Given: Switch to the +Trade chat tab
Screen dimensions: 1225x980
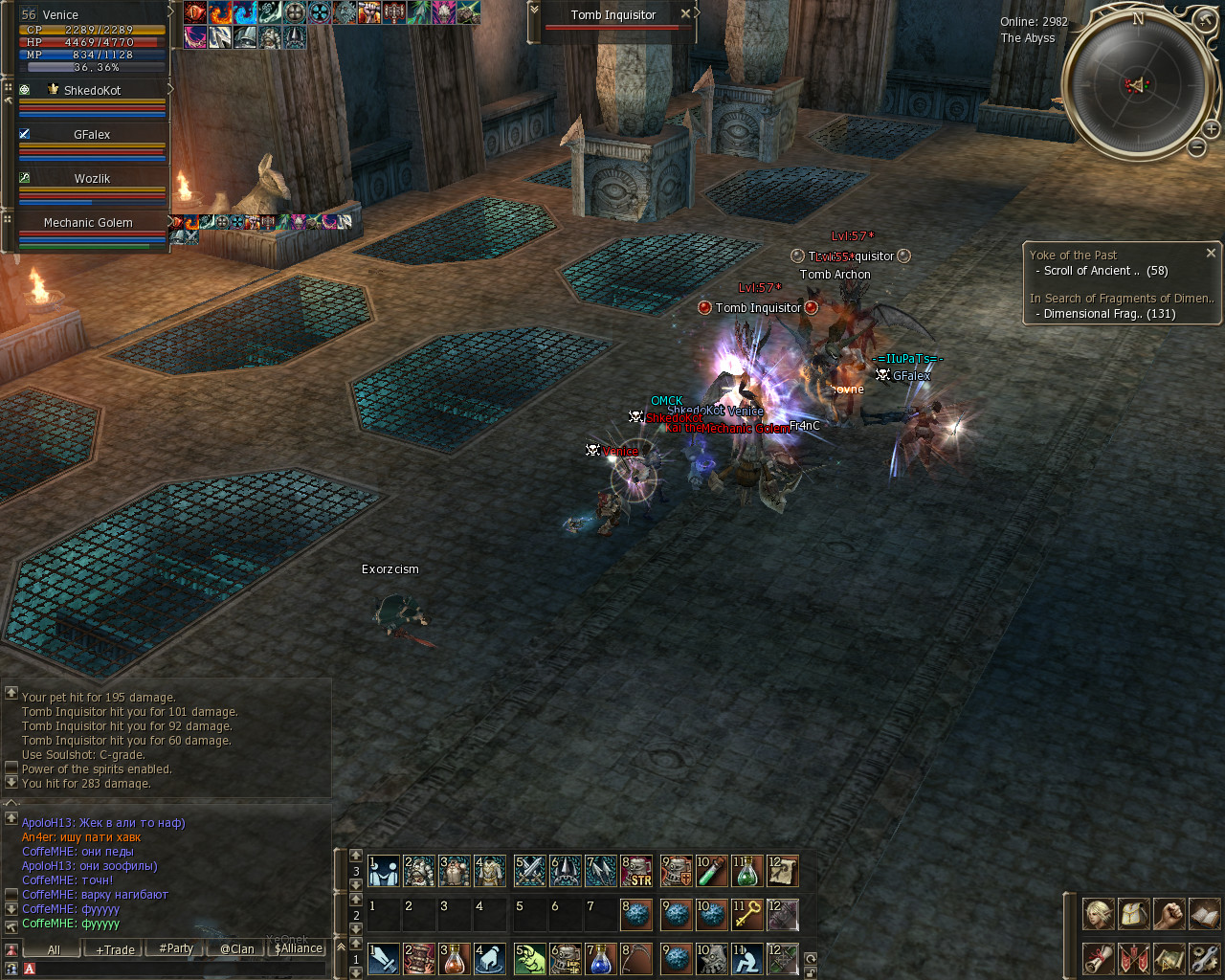Looking at the screenshot, I should click(x=115, y=949).
